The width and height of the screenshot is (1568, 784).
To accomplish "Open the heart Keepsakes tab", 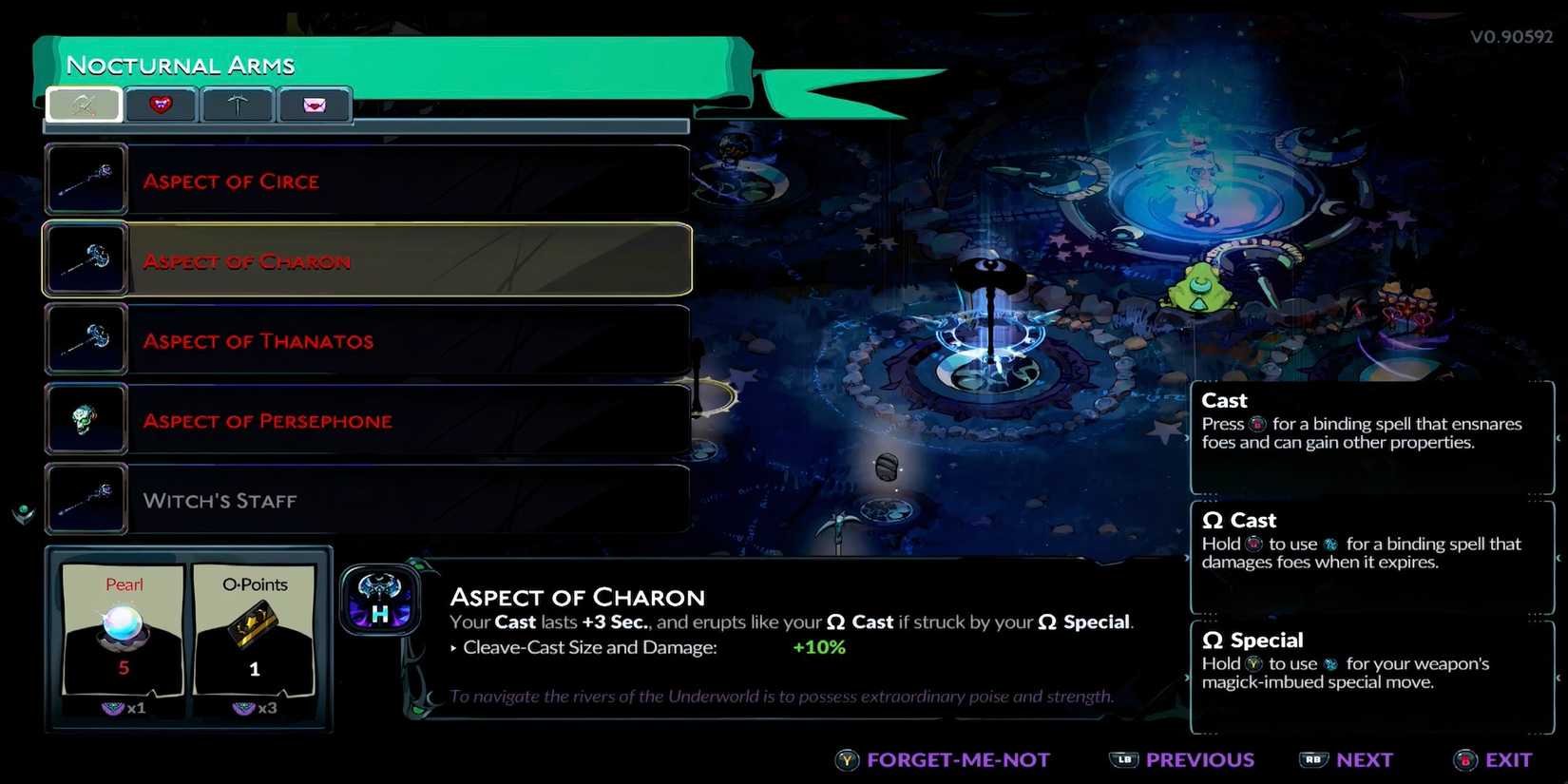I will click(161, 105).
